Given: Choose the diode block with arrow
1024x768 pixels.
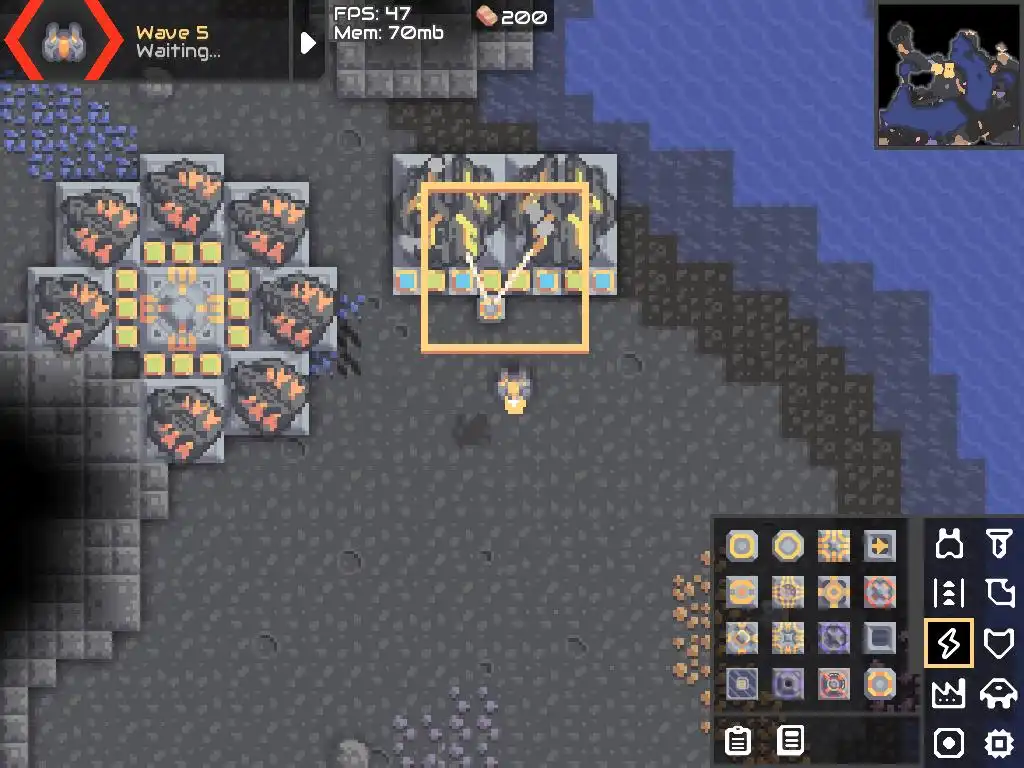Looking at the screenshot, I should (x=880, y=546).
